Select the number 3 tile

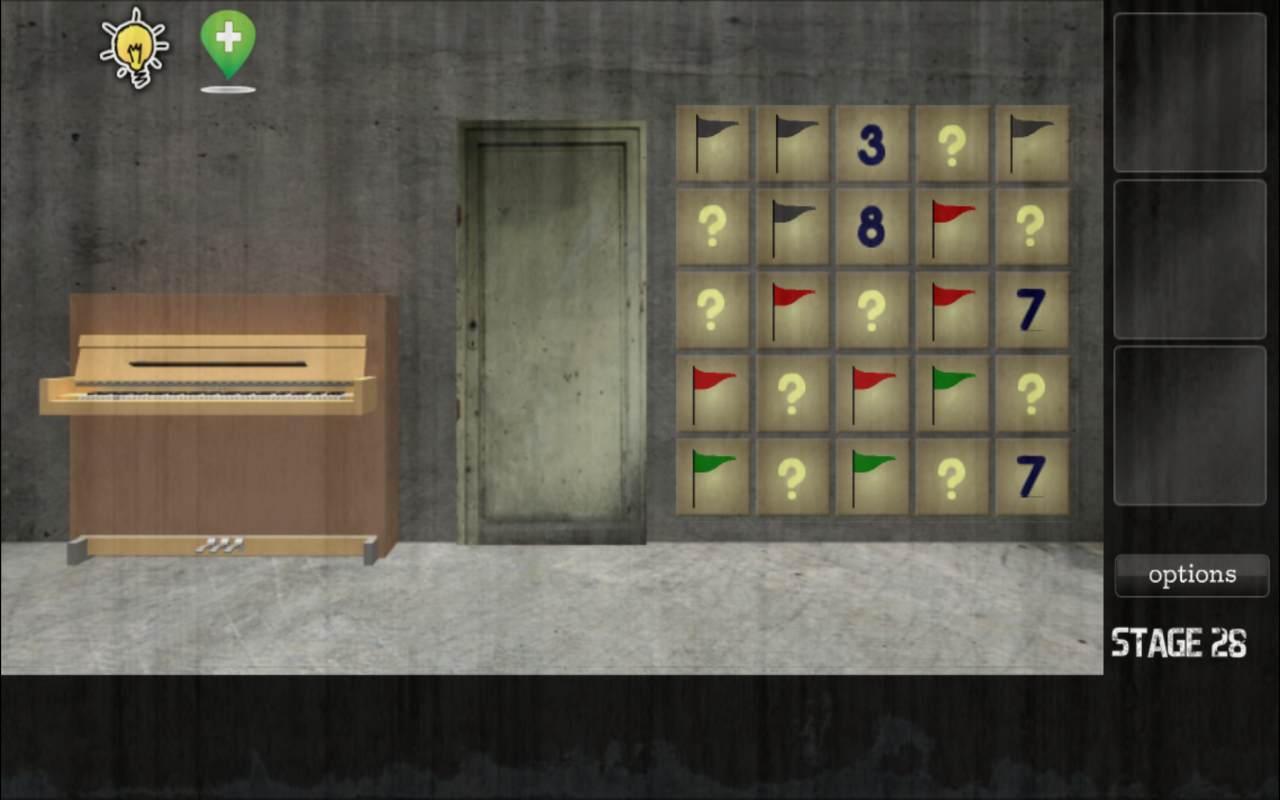click(873, 145)
